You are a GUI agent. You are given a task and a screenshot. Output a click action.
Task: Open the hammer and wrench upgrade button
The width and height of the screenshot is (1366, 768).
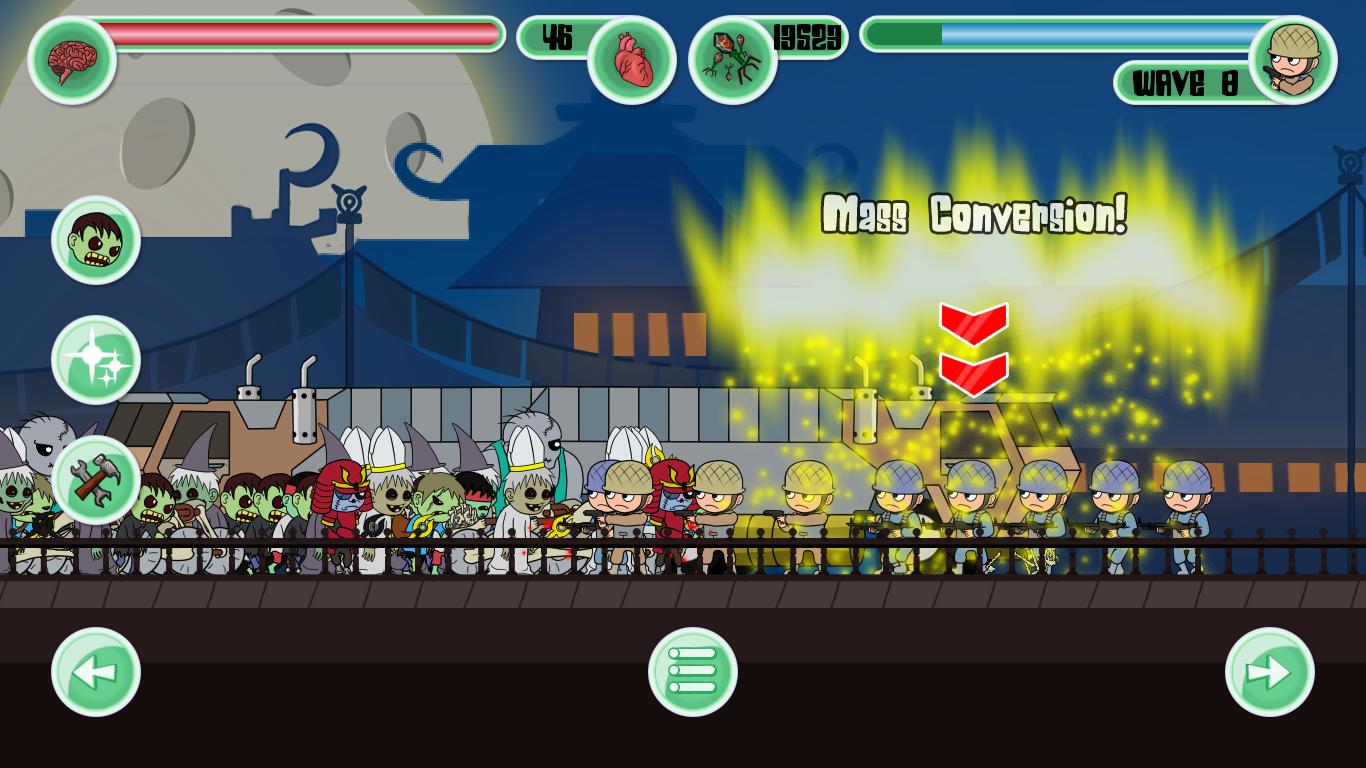coord(96,480)
